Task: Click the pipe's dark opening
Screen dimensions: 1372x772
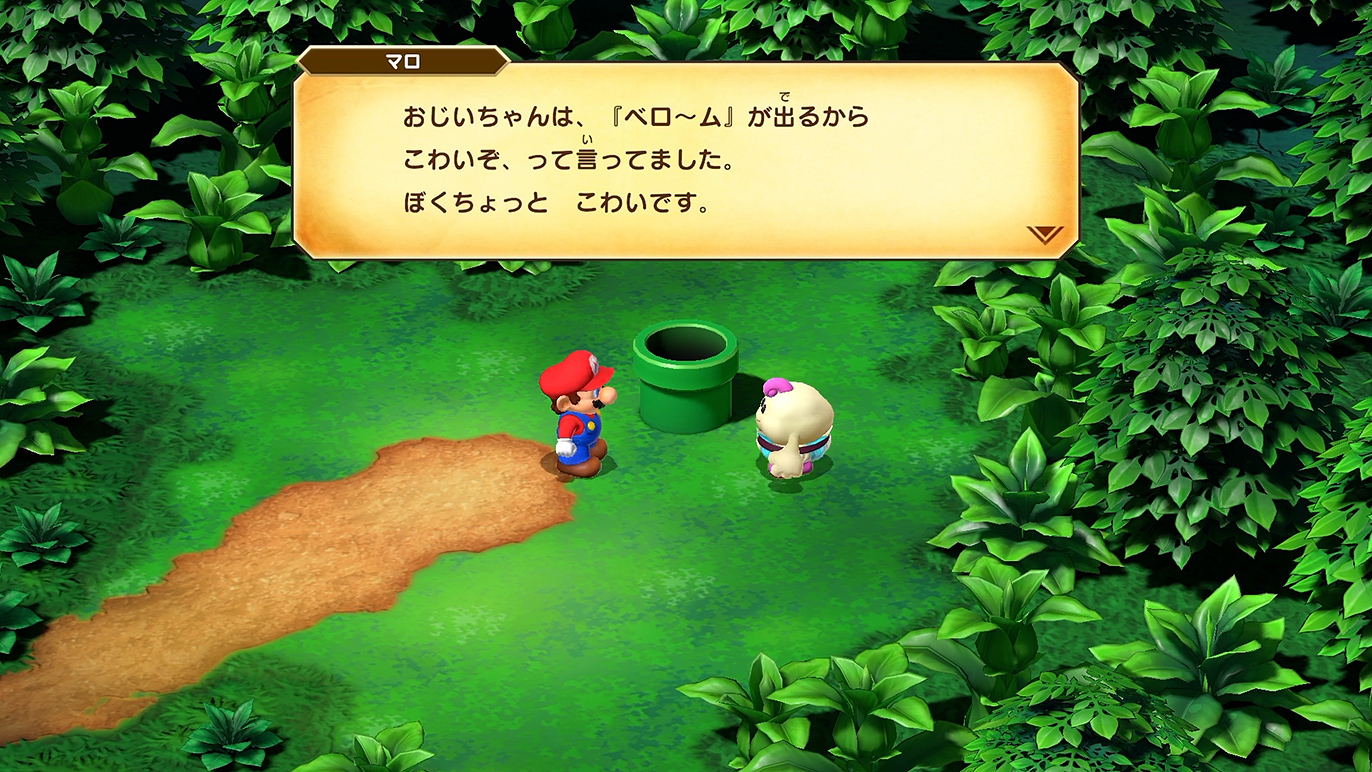Action: (684, 345)
